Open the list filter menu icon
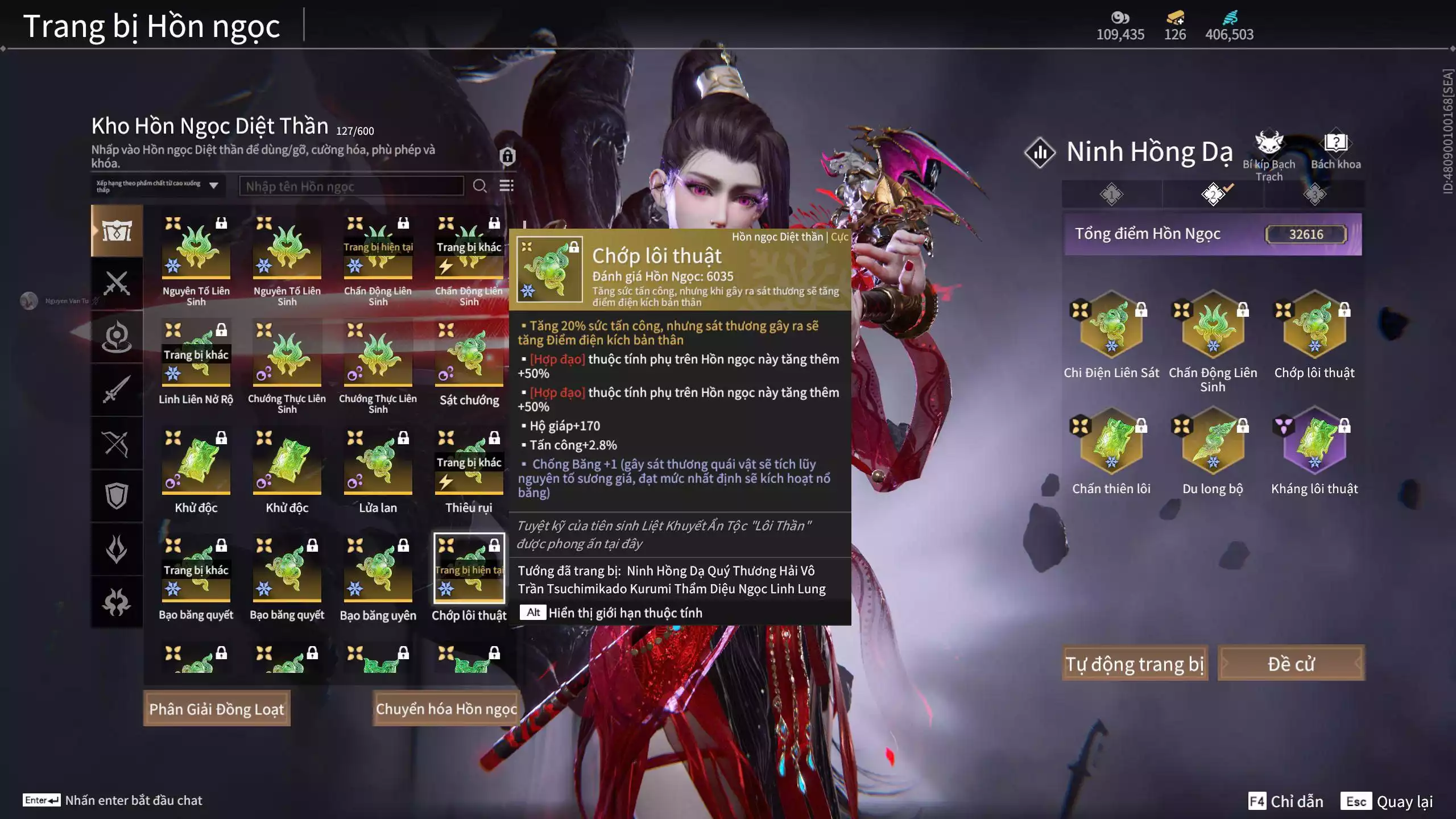 pyautogui.click(x=506, y=186)
